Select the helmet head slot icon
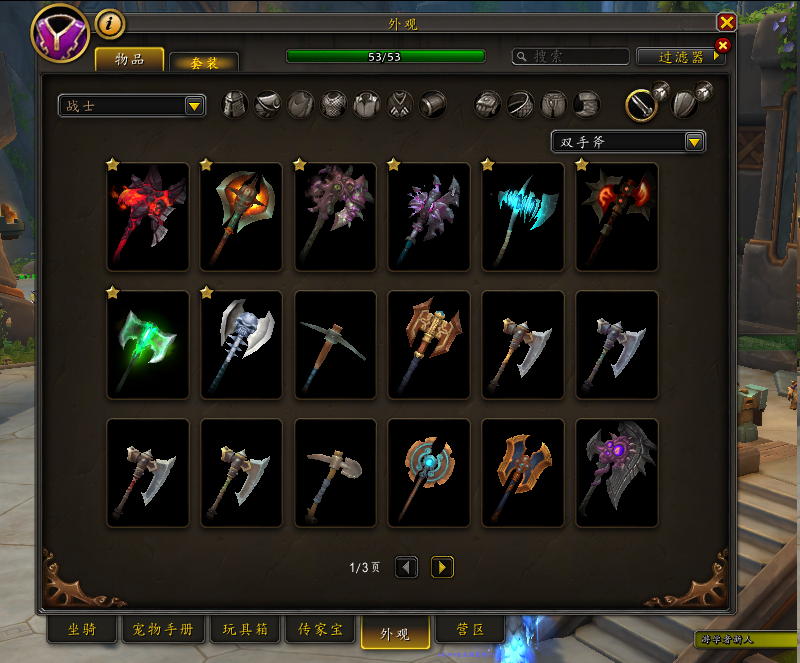 [234, 105]
